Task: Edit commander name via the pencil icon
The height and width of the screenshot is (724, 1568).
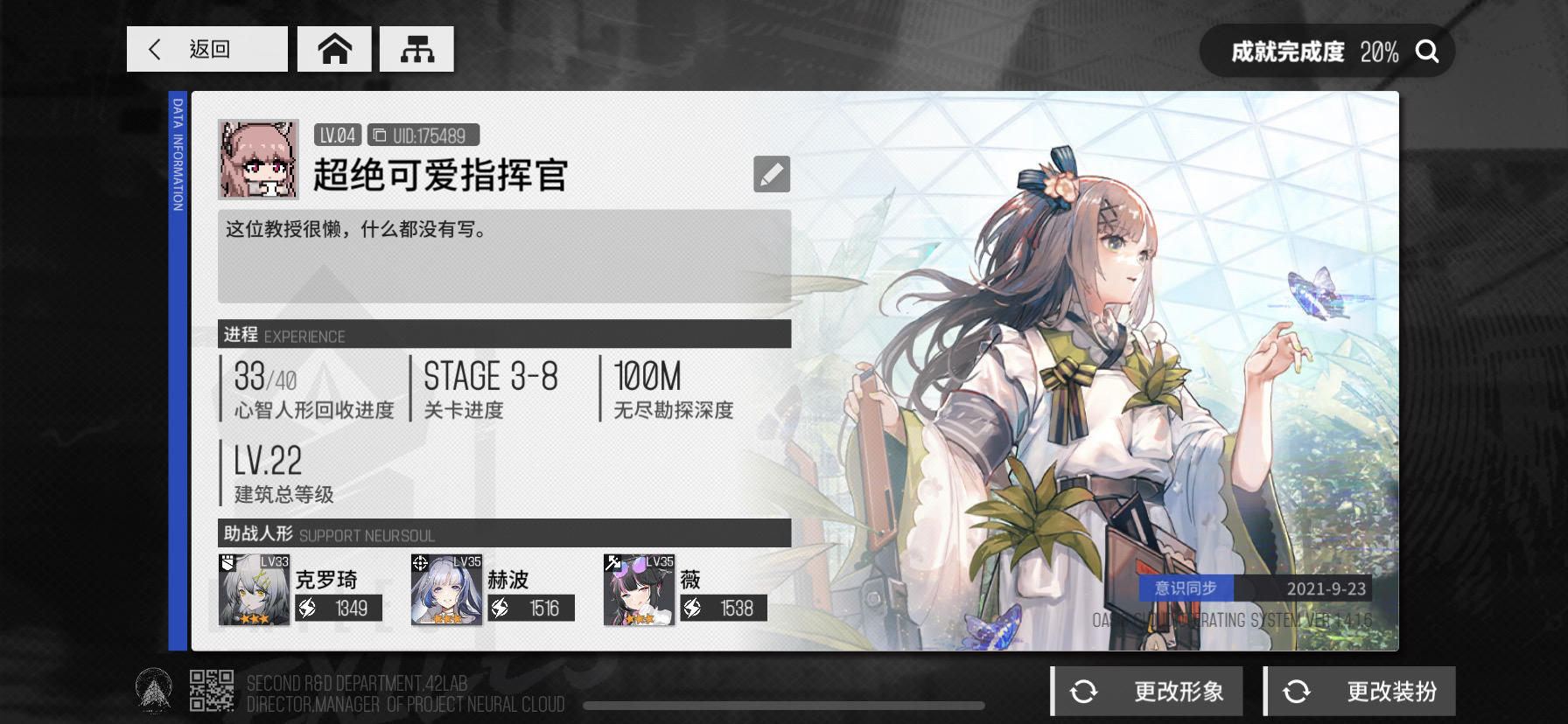Action: tap(771, 174)
